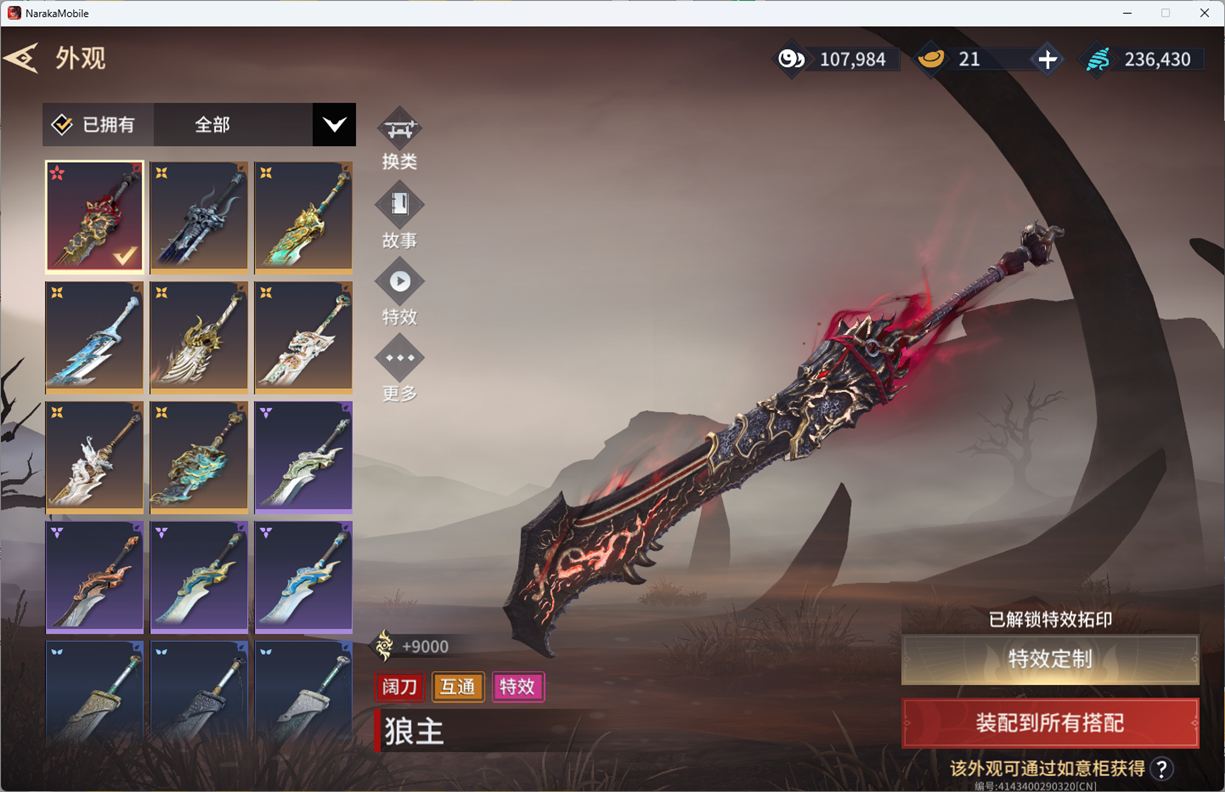Select the dark steel-blue blade skin
Screen dimensions: 1225x792
pos(199,217)
